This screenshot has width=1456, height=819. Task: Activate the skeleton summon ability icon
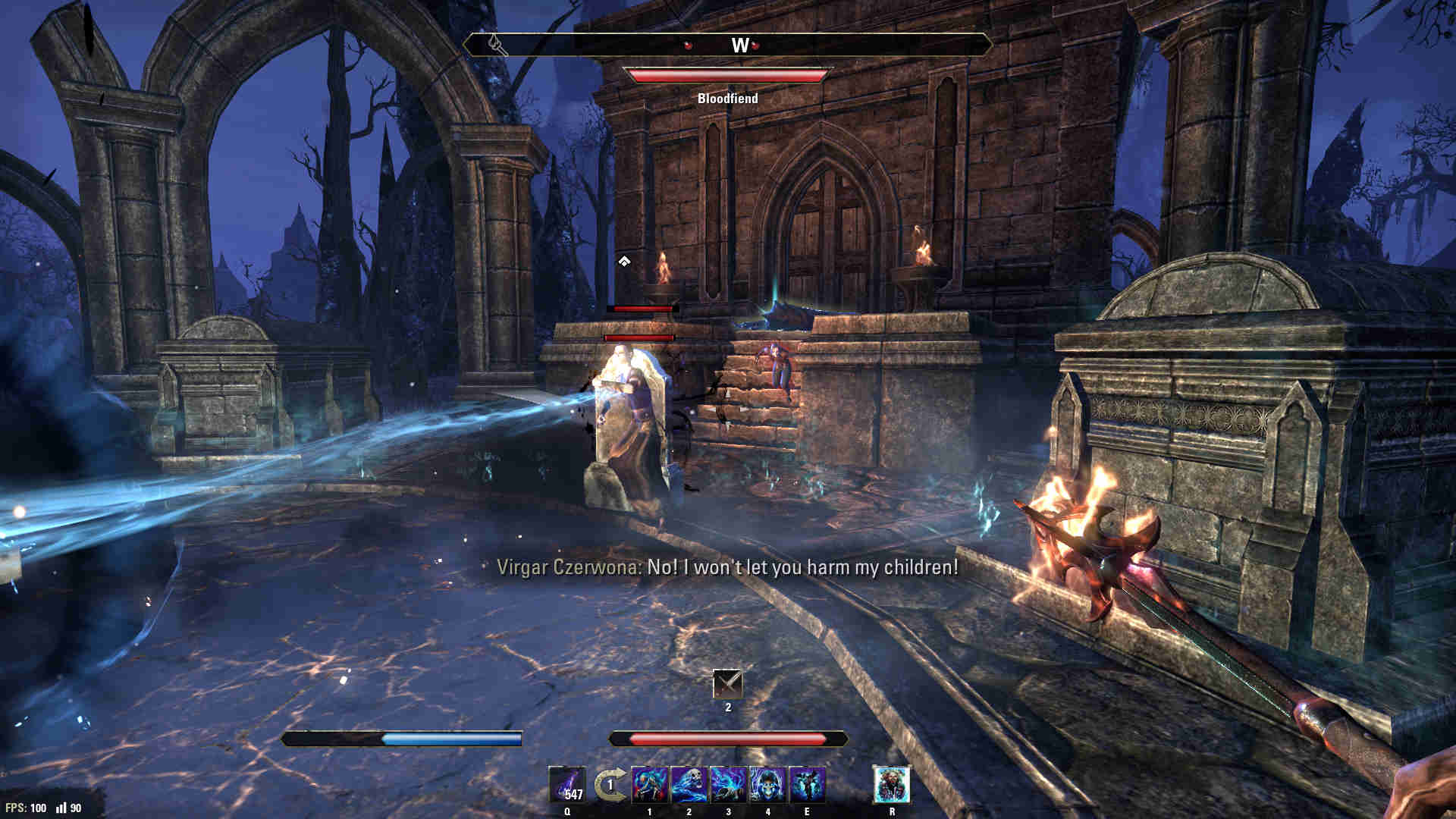650,785
